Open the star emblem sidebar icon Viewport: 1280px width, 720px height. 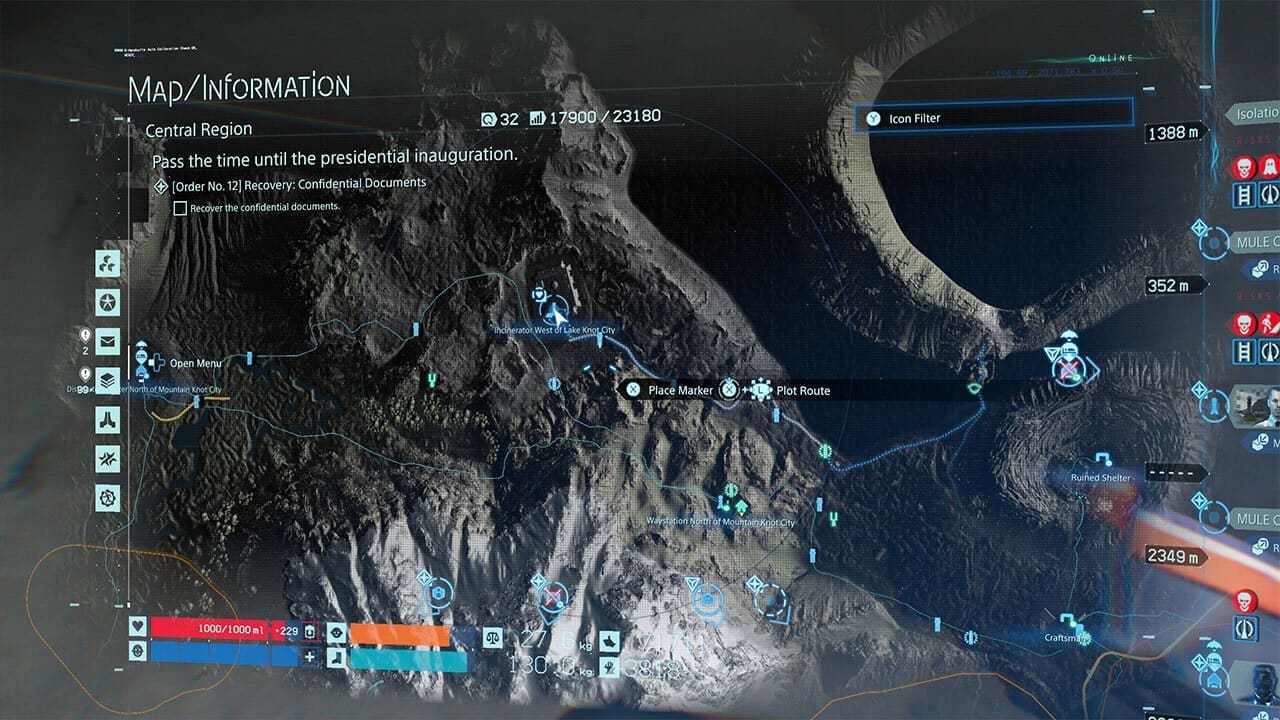click(107, 302)
